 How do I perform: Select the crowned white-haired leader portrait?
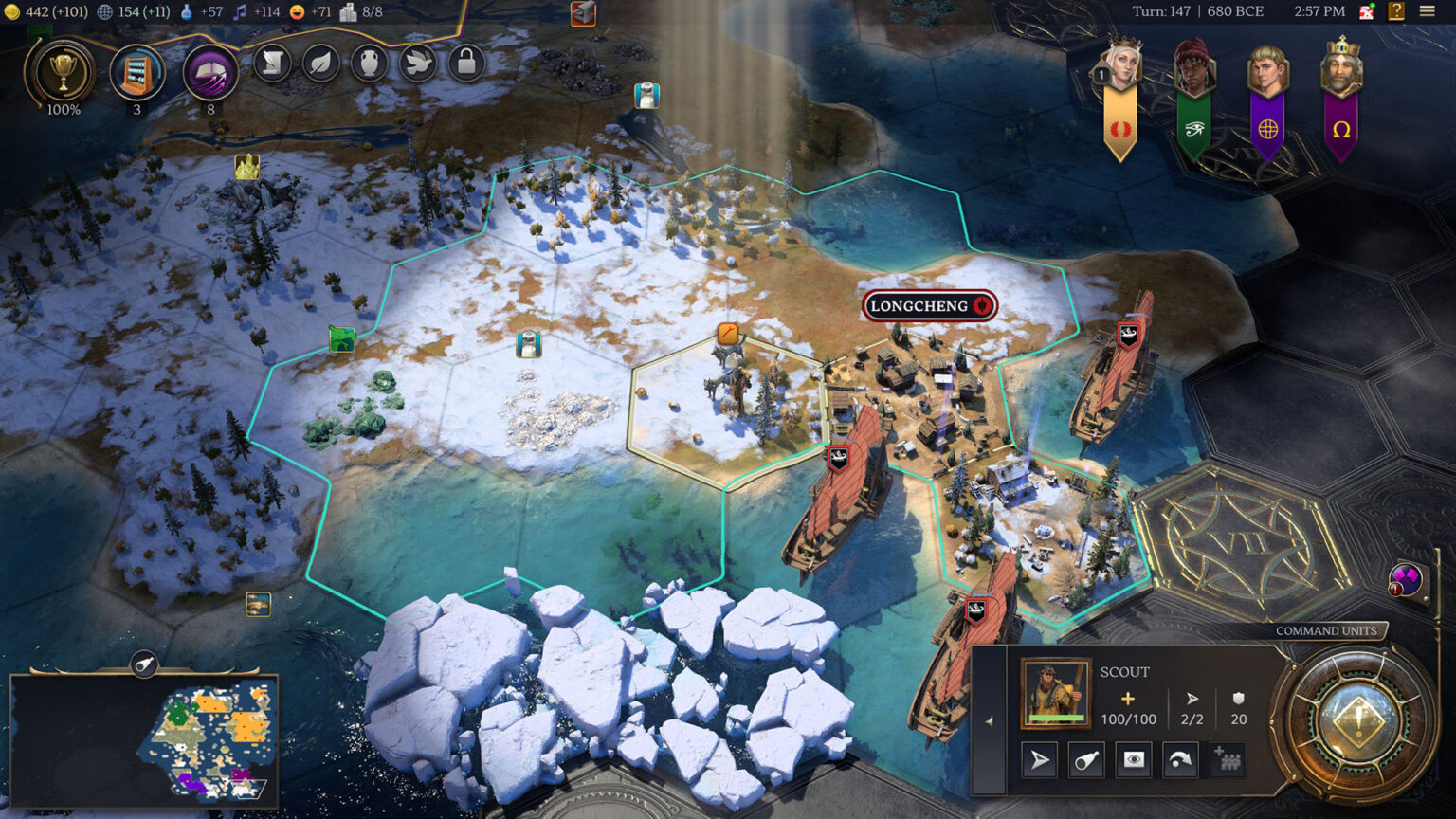coord(1120,66)
